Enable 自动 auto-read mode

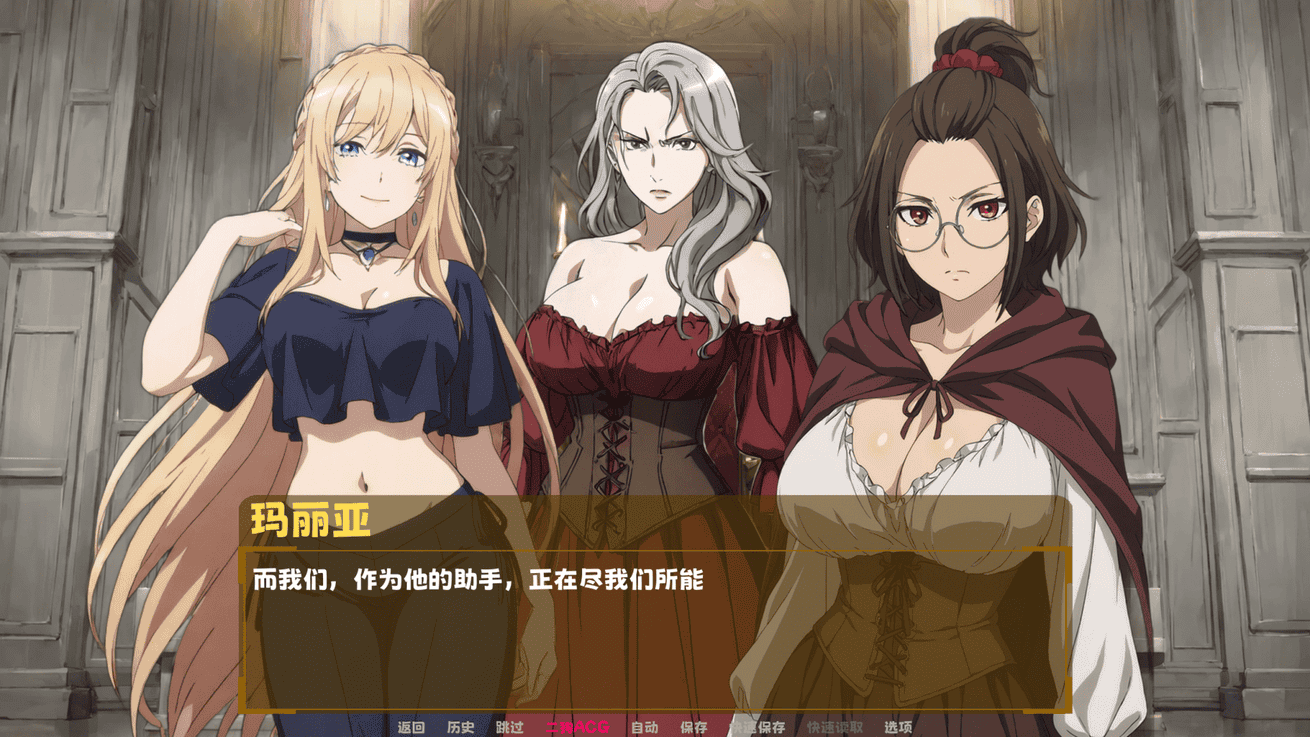pyautogui.click(x=644, y=728)
